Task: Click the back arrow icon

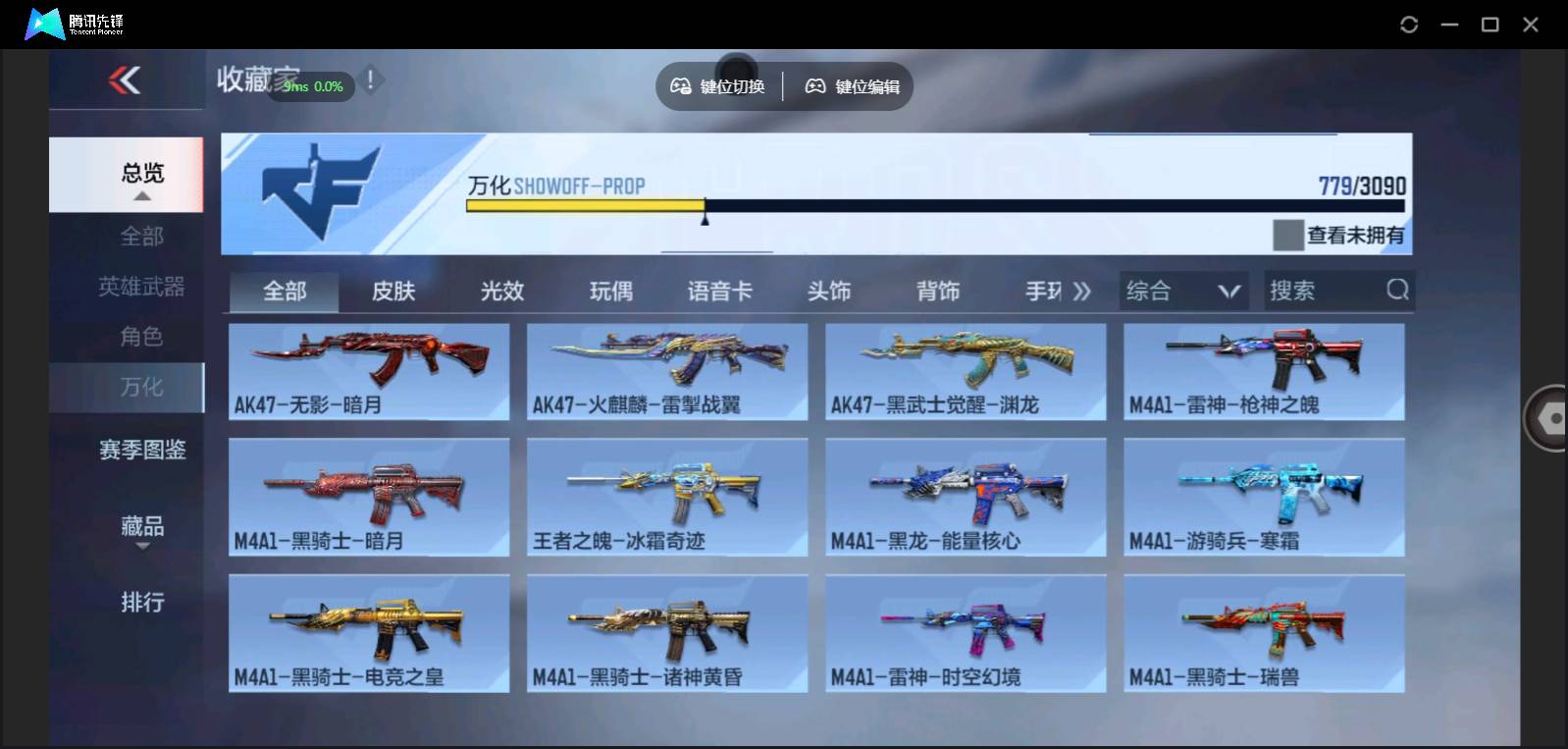Action: coord(125,82)
